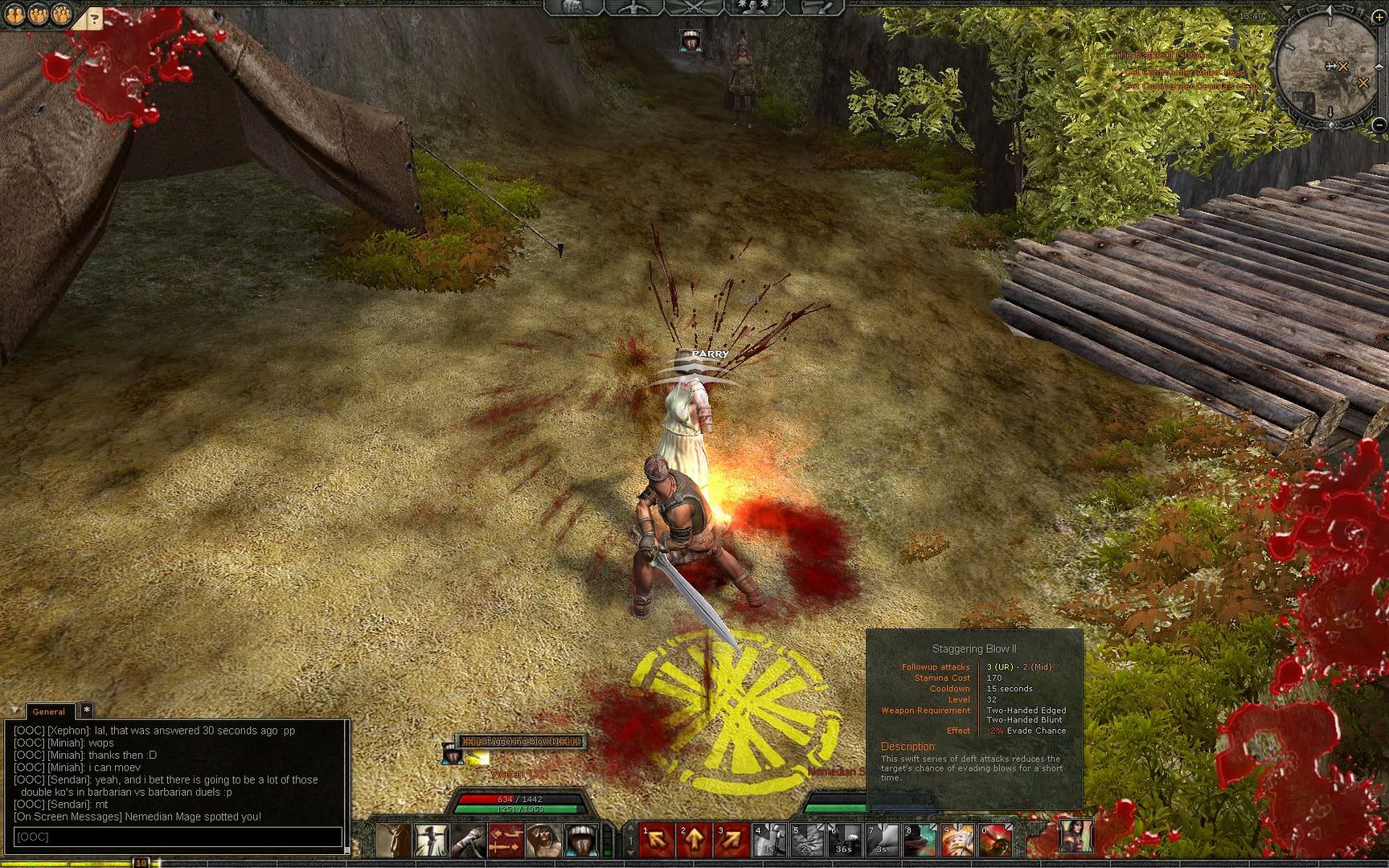Open the group icons in the top-left corner

click(x=38, y=14)
